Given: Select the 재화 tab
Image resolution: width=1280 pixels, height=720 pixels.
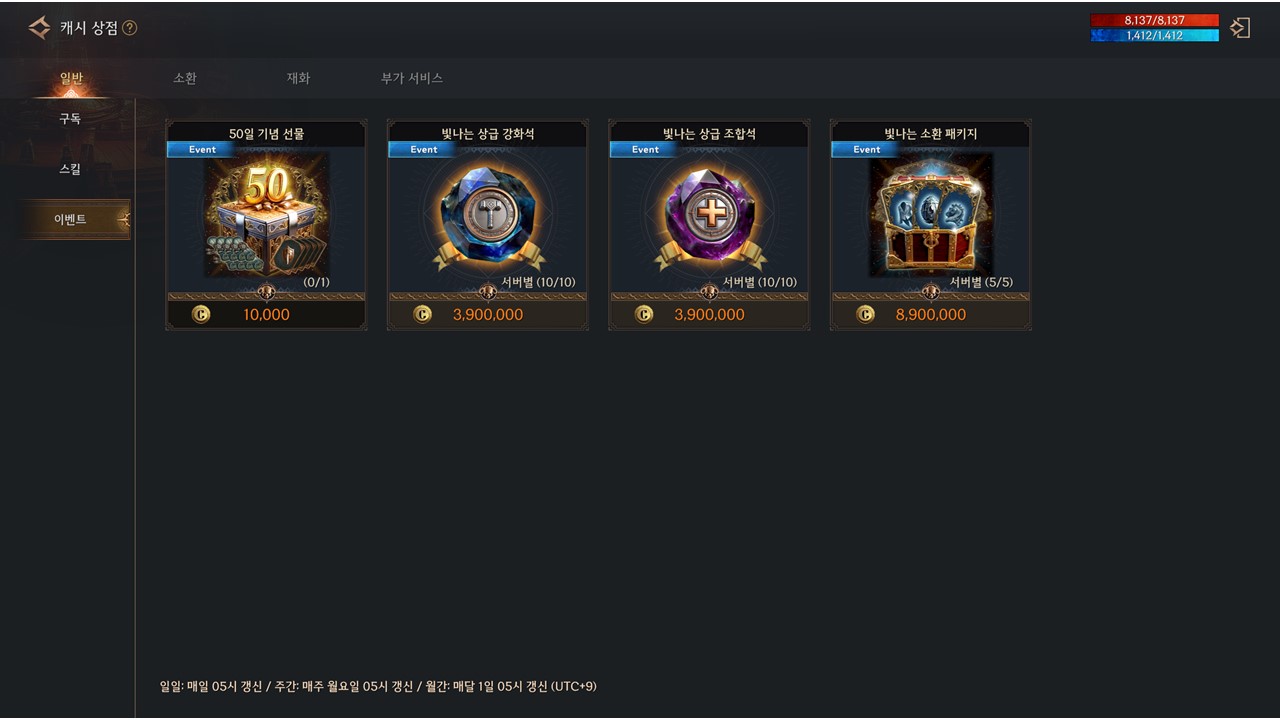Looking at the screenshot, I should click(x=298, y=78).
